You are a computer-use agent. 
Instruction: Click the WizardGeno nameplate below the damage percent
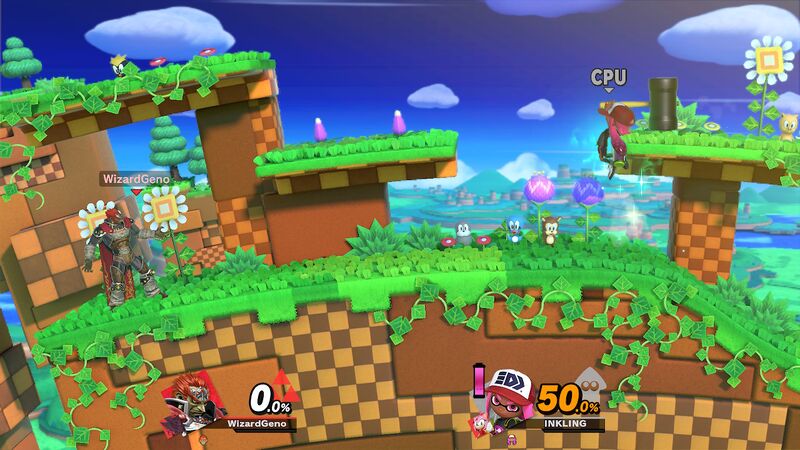point(258,424)
